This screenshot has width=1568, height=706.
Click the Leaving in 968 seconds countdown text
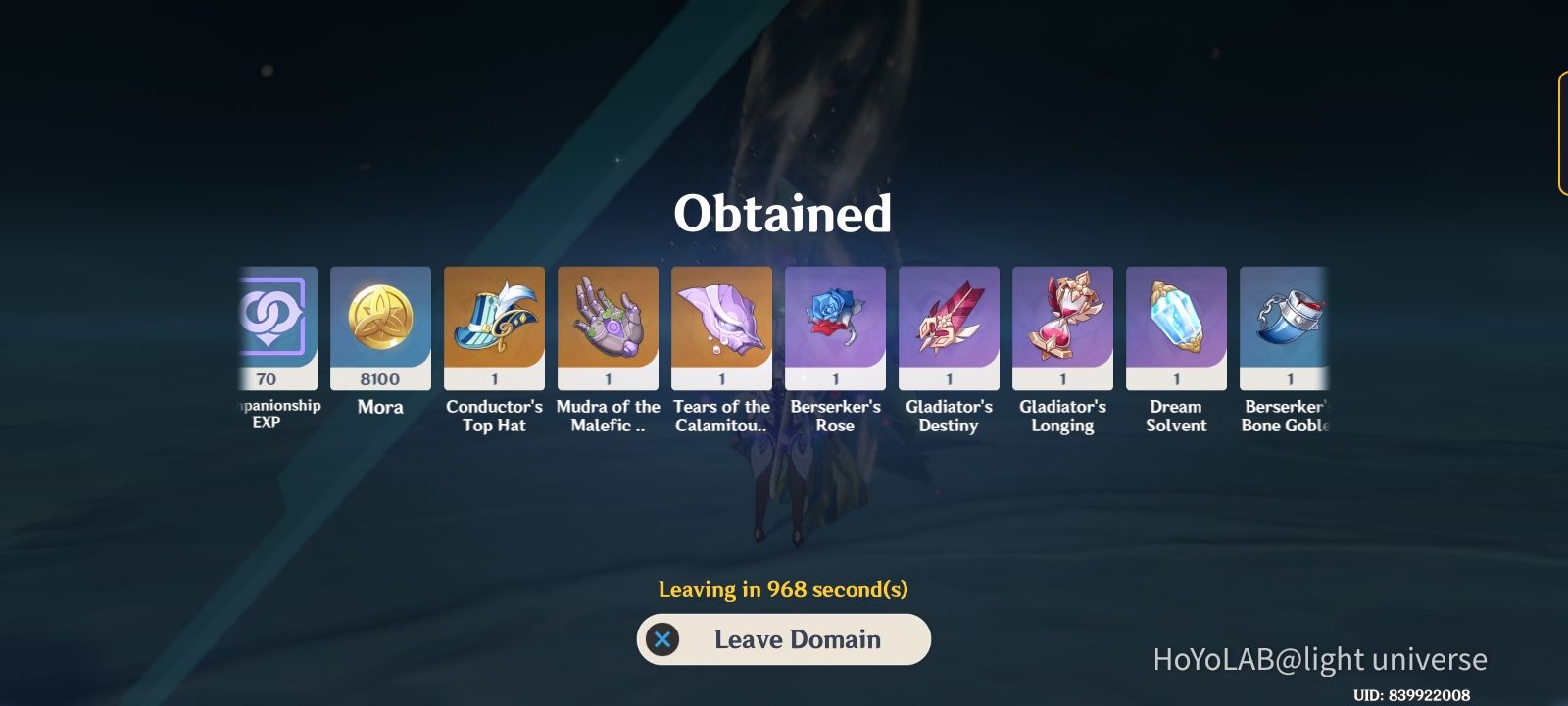(783, 590)
